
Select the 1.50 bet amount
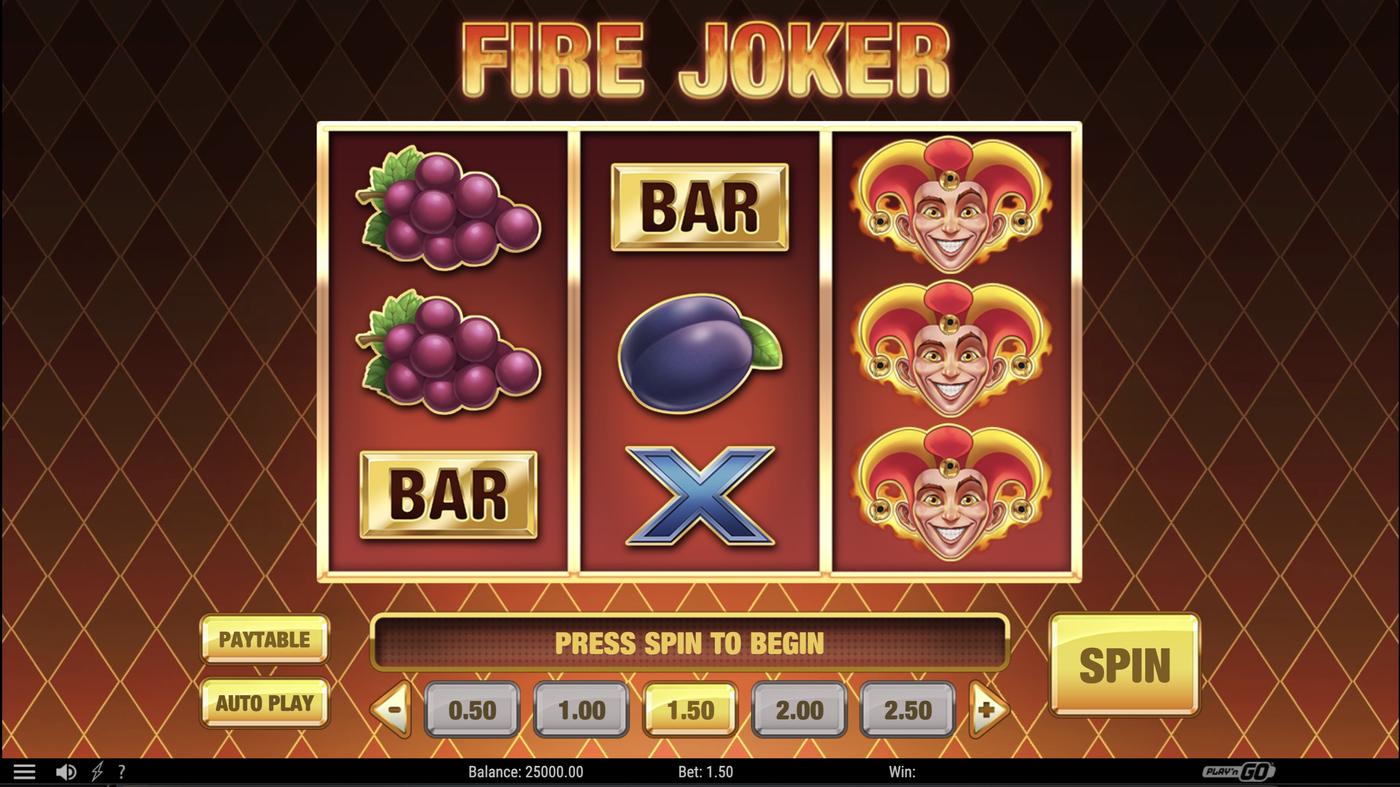pos(689,710)
